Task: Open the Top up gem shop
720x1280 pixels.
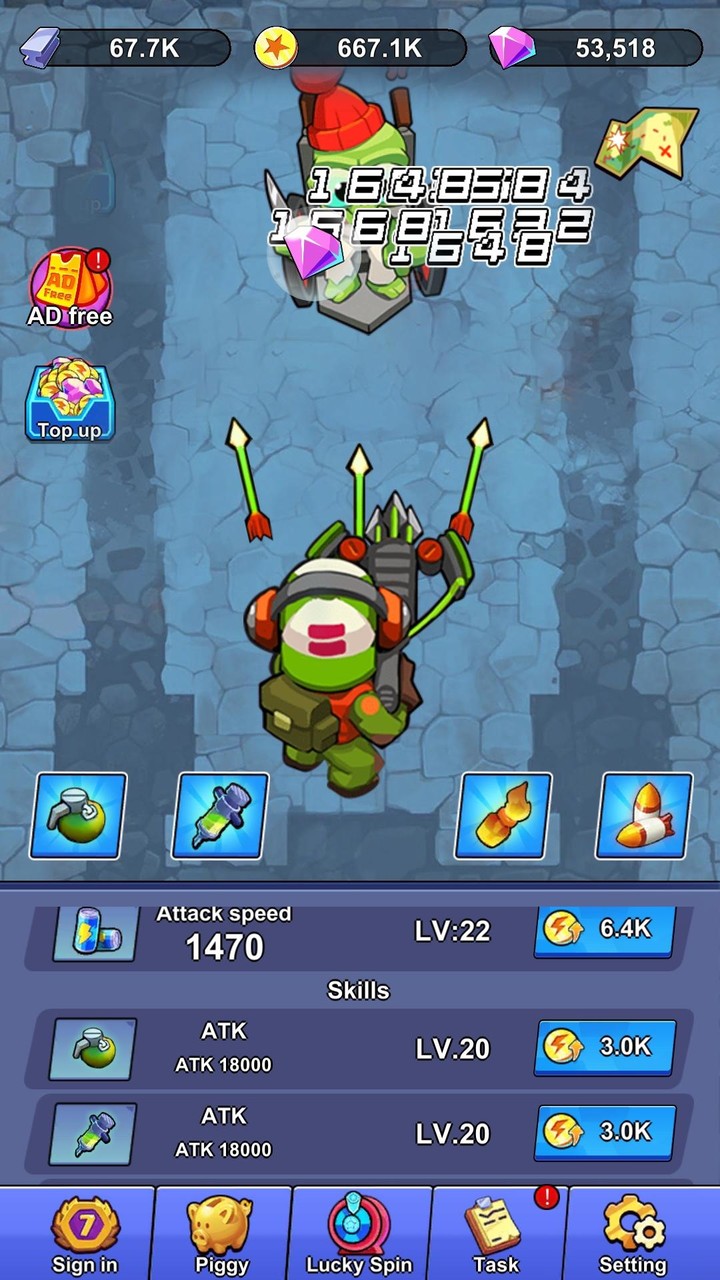Action: point(70,401)
